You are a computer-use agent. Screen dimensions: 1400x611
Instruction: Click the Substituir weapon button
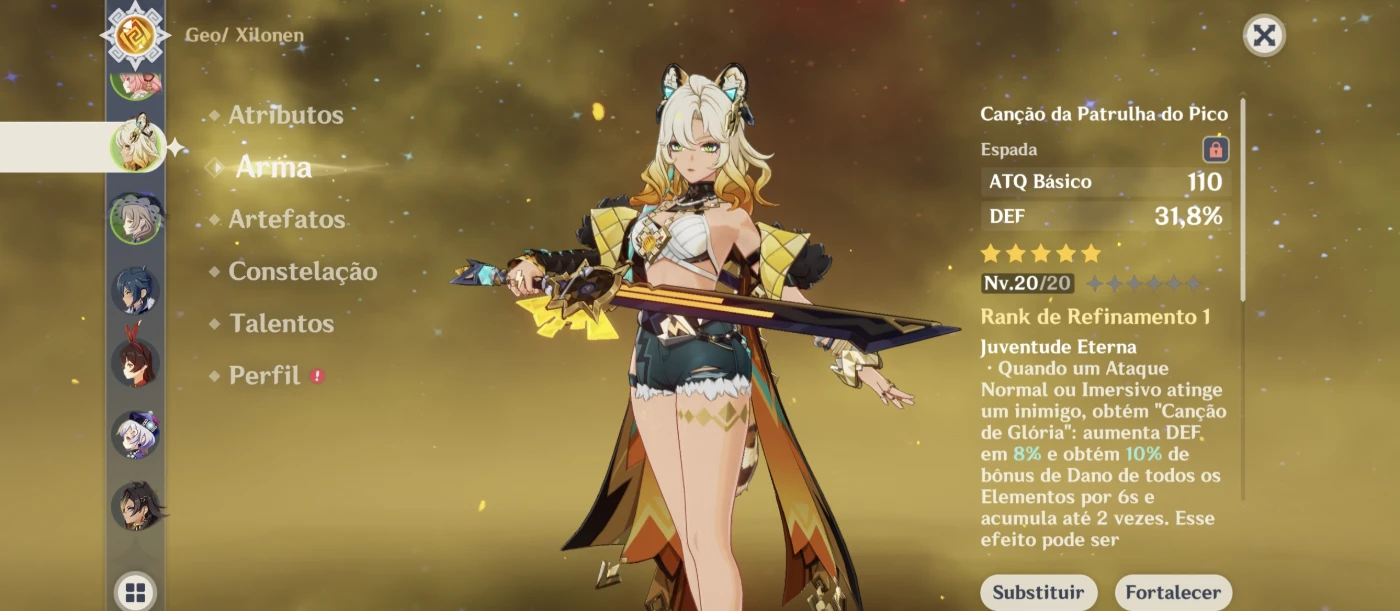[x=1038, y=592]
